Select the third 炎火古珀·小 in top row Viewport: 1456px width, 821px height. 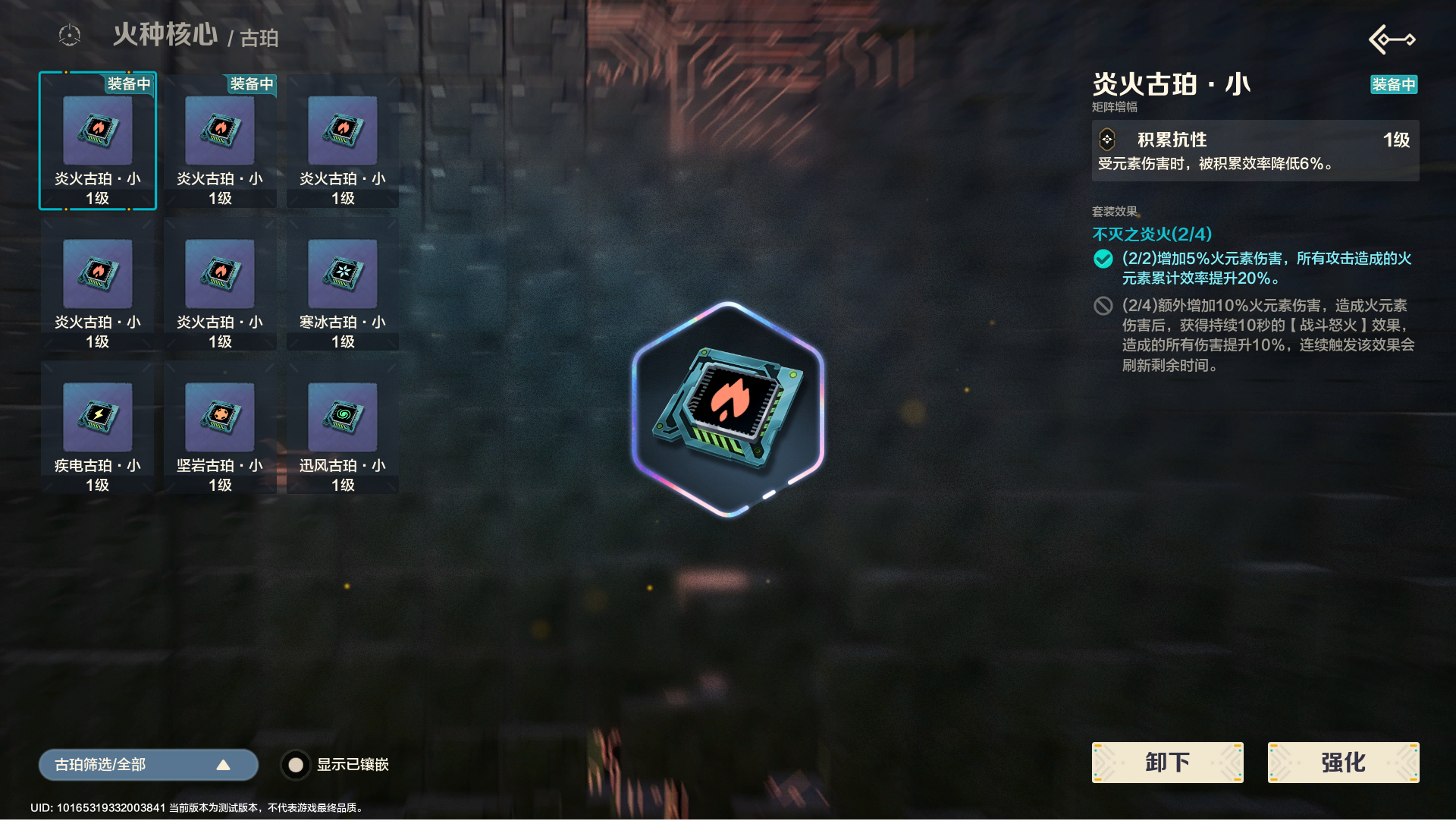[343, 140]
